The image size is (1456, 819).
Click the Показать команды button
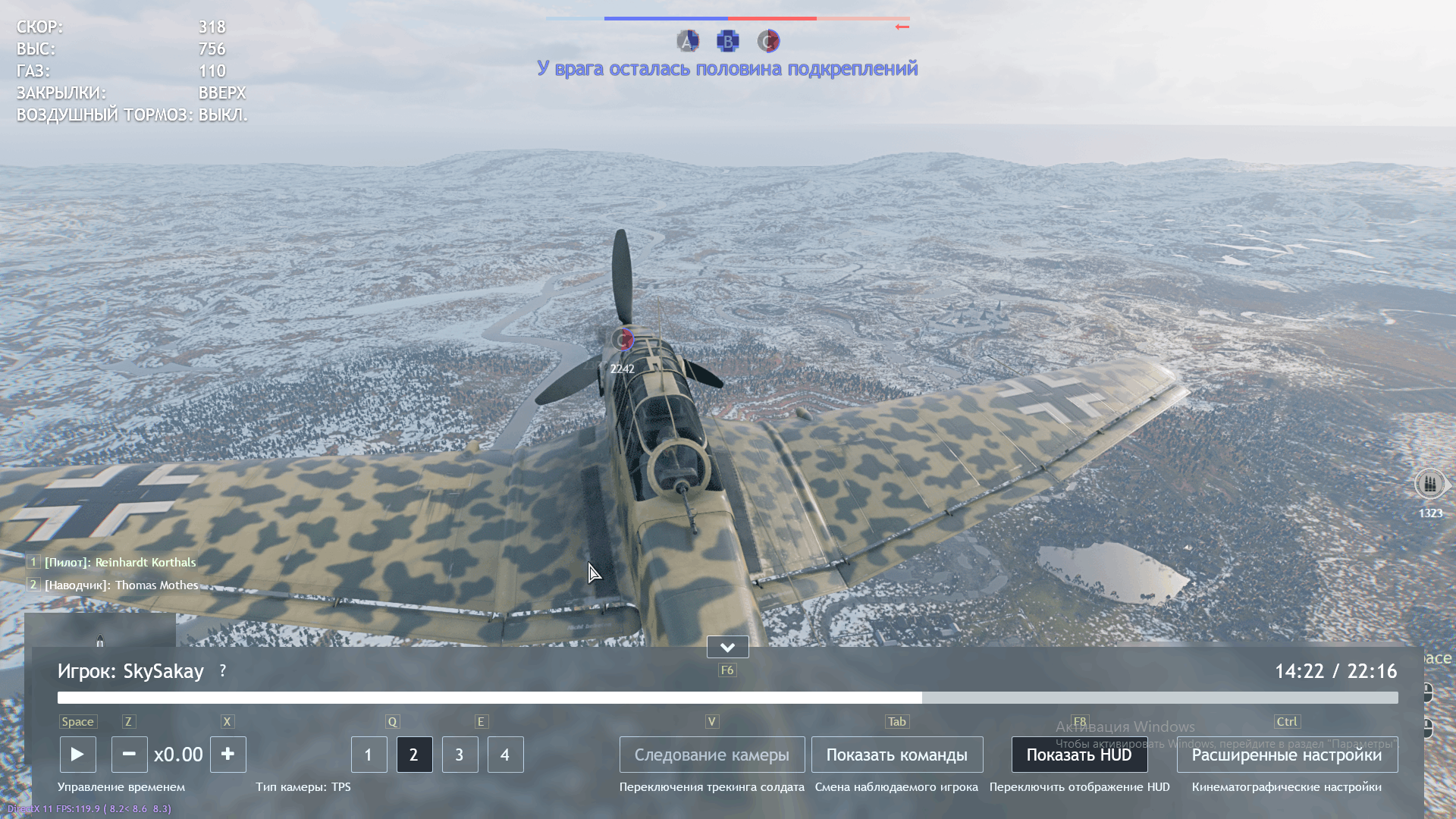[896, 755]
